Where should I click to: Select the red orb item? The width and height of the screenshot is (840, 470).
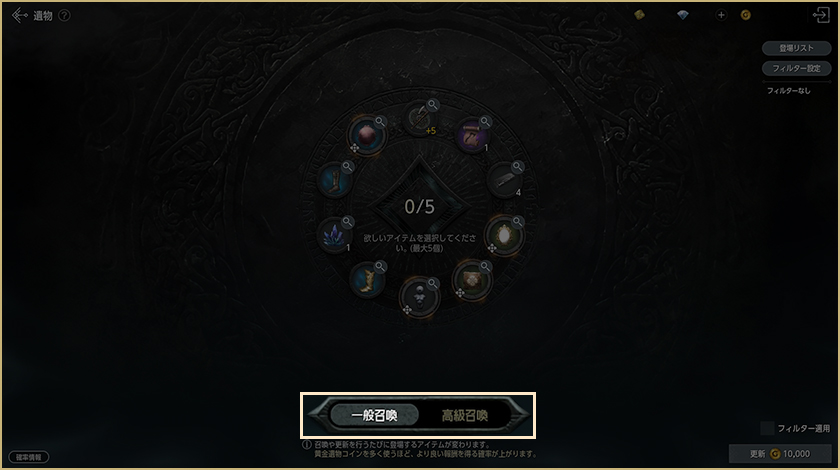coord(365,135)
